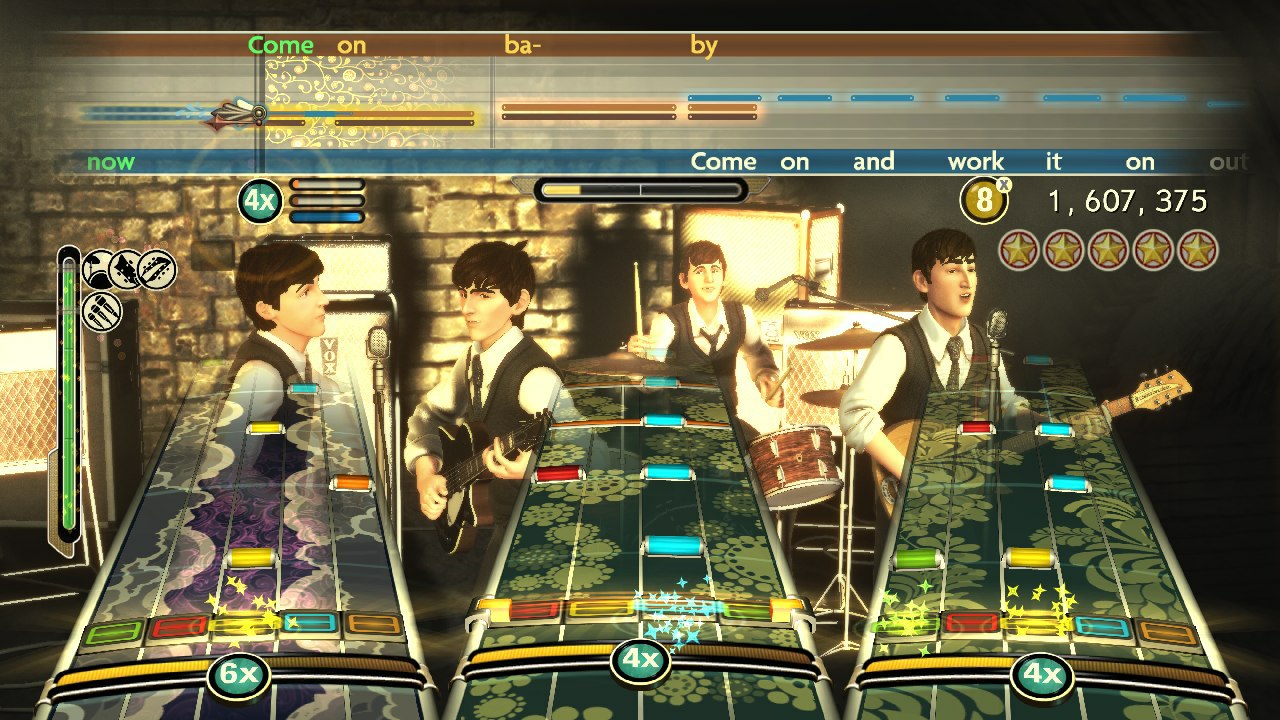This screenshot has height=720, width=1280.
Task: Select the guitar instrument icon on band meter
Action: pyautogui.click(x=125, y=270)
